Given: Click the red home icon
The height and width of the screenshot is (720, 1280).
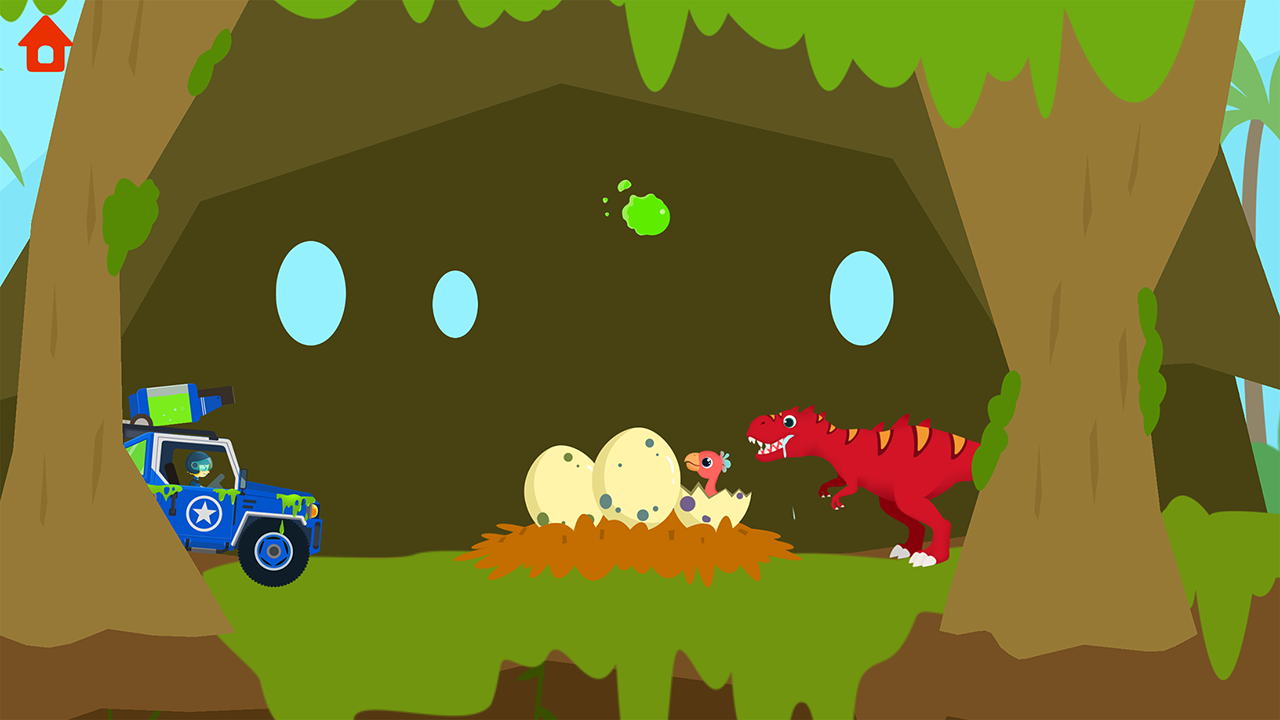Looking at the screenshot, I should (44, 42).
